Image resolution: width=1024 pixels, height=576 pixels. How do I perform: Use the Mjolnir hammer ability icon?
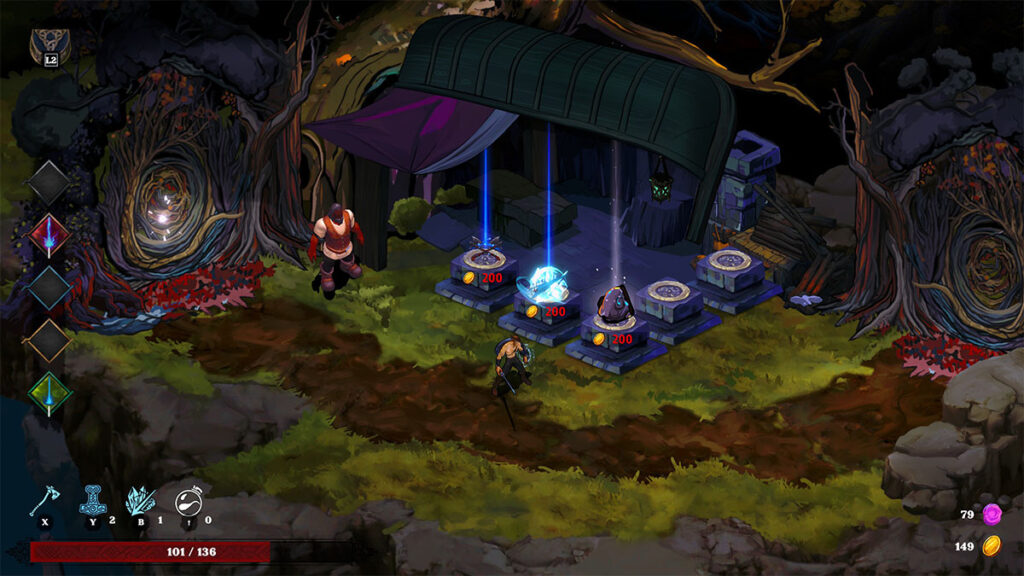(94, 499)
